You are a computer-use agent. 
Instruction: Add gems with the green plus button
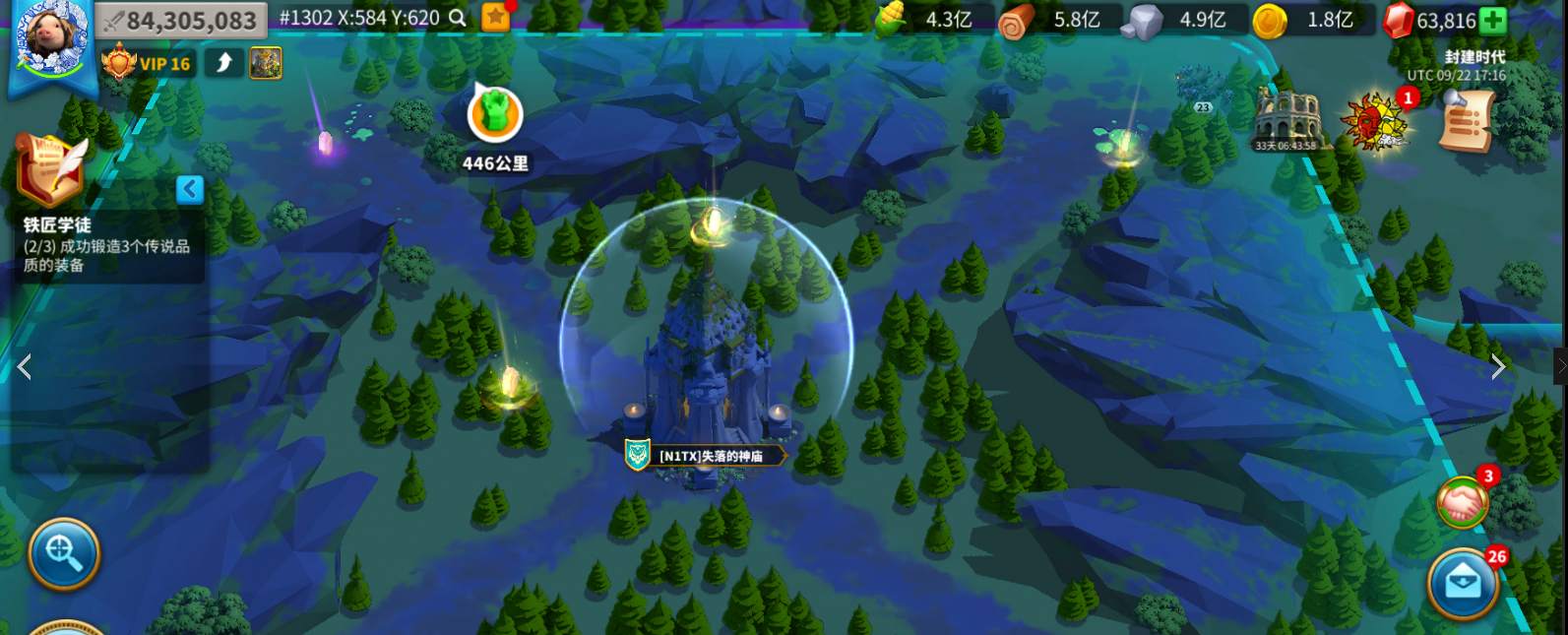click(1493, 20)
